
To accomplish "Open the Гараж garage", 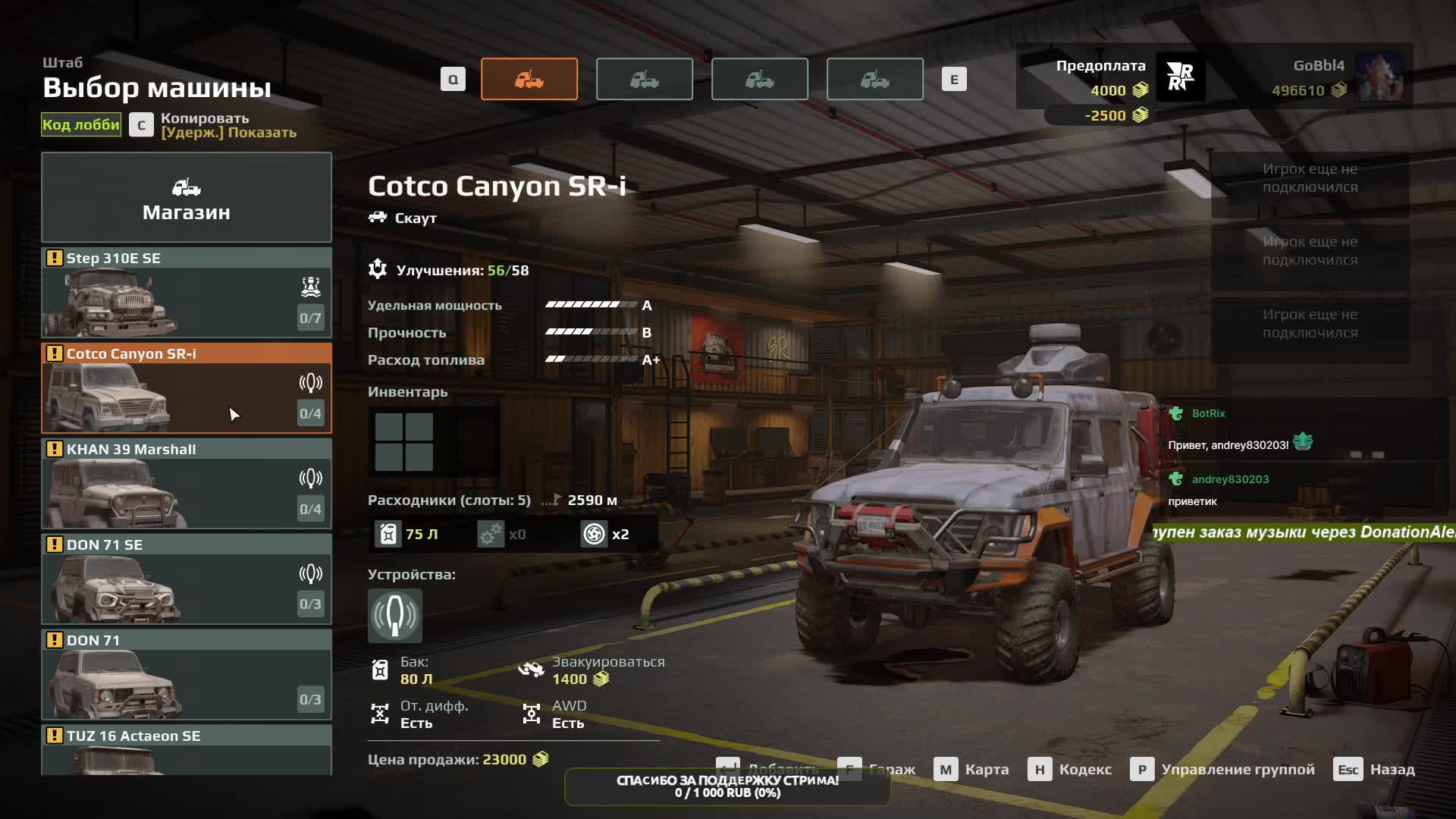I will (x=877, y=770).
